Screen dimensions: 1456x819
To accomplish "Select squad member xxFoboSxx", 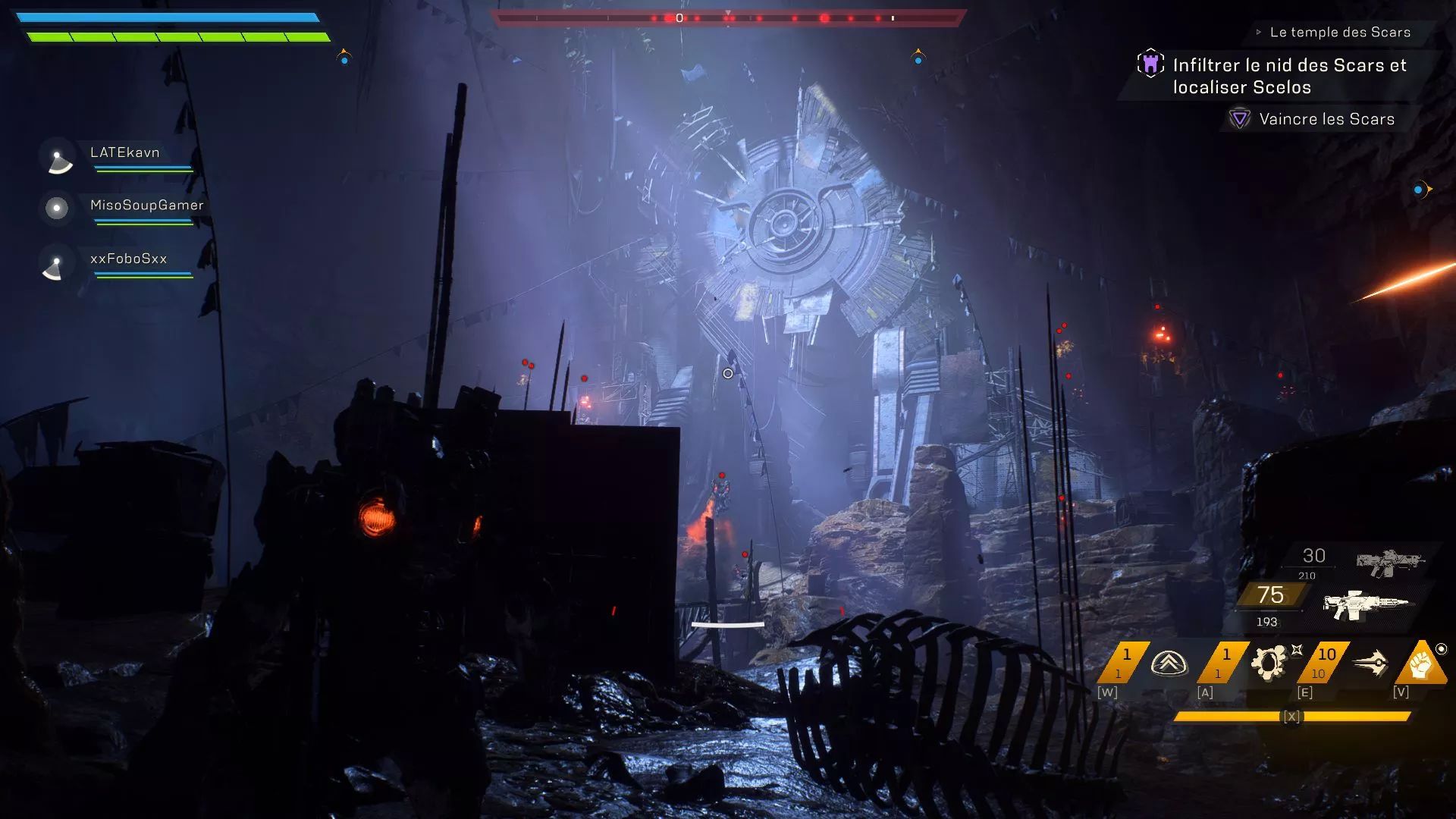I will pyautogui.click(x=128, y=259).
